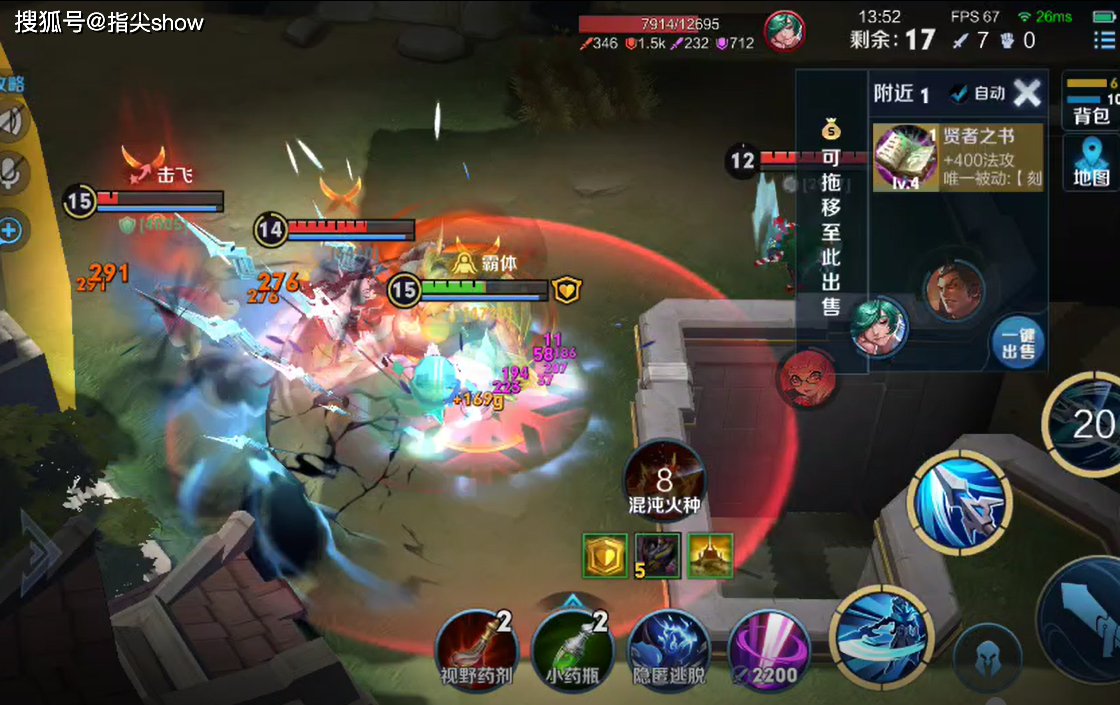The image size is (1120, 705).
Task: Tap the 一键出售 sell-all button
Action: (1018, 343)
